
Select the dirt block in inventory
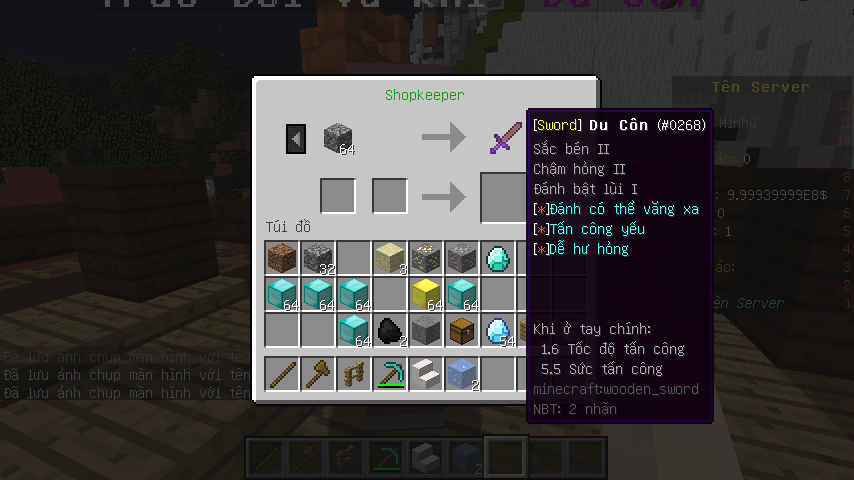click(x=283, y=259)
